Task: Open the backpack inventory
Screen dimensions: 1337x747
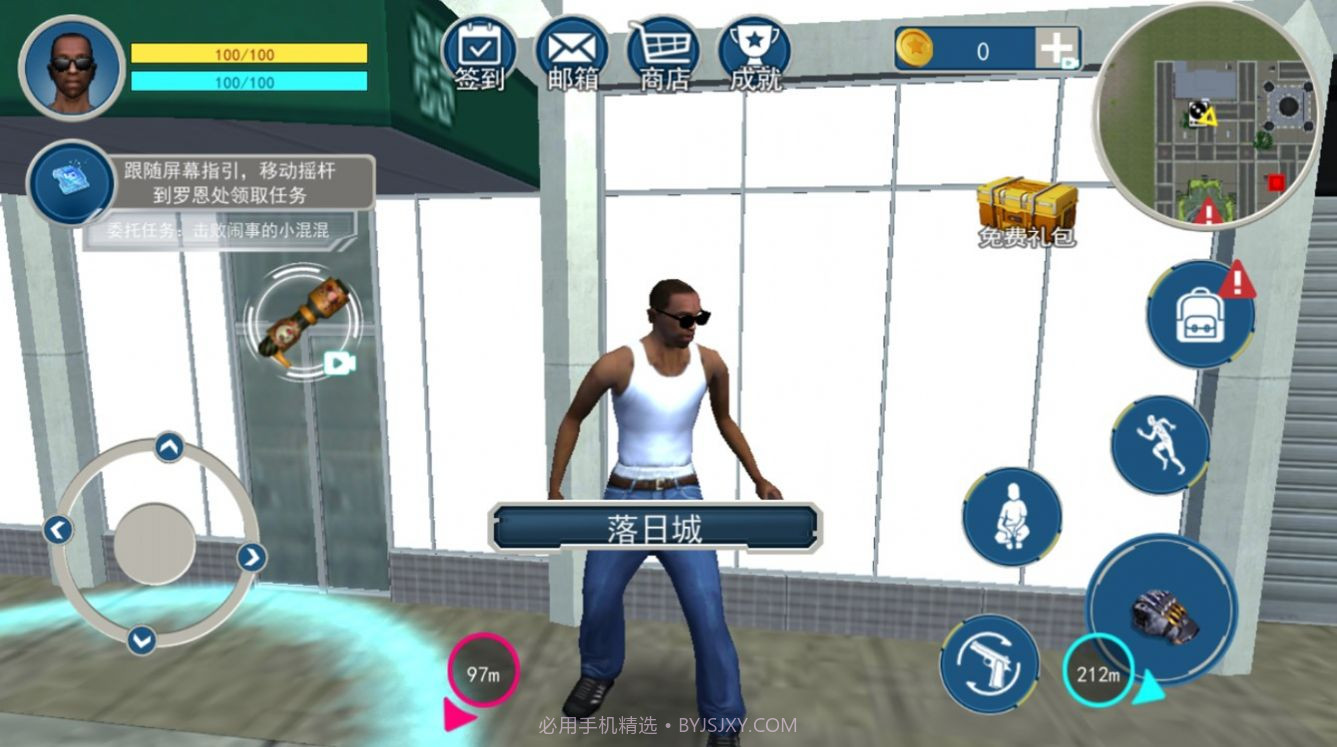Action: click(x=1200, y=316)
